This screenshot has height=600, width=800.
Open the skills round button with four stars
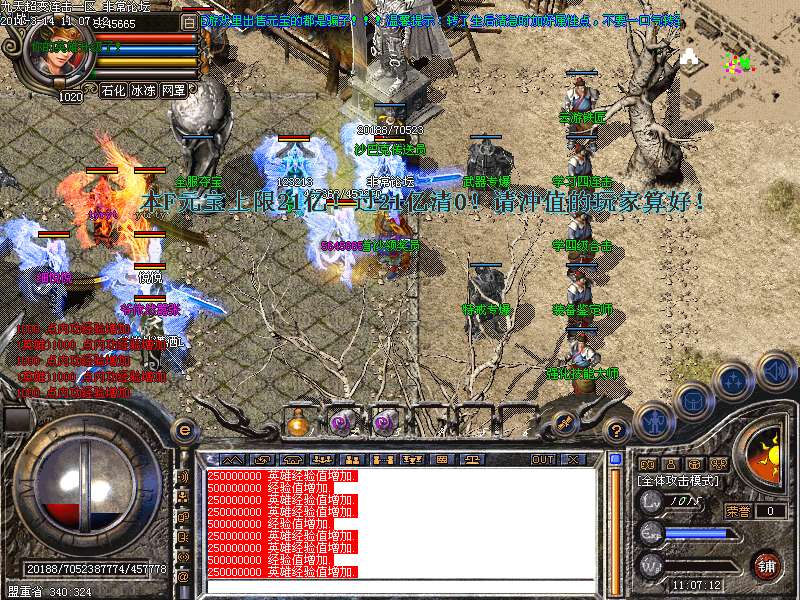tap(734, 381)
